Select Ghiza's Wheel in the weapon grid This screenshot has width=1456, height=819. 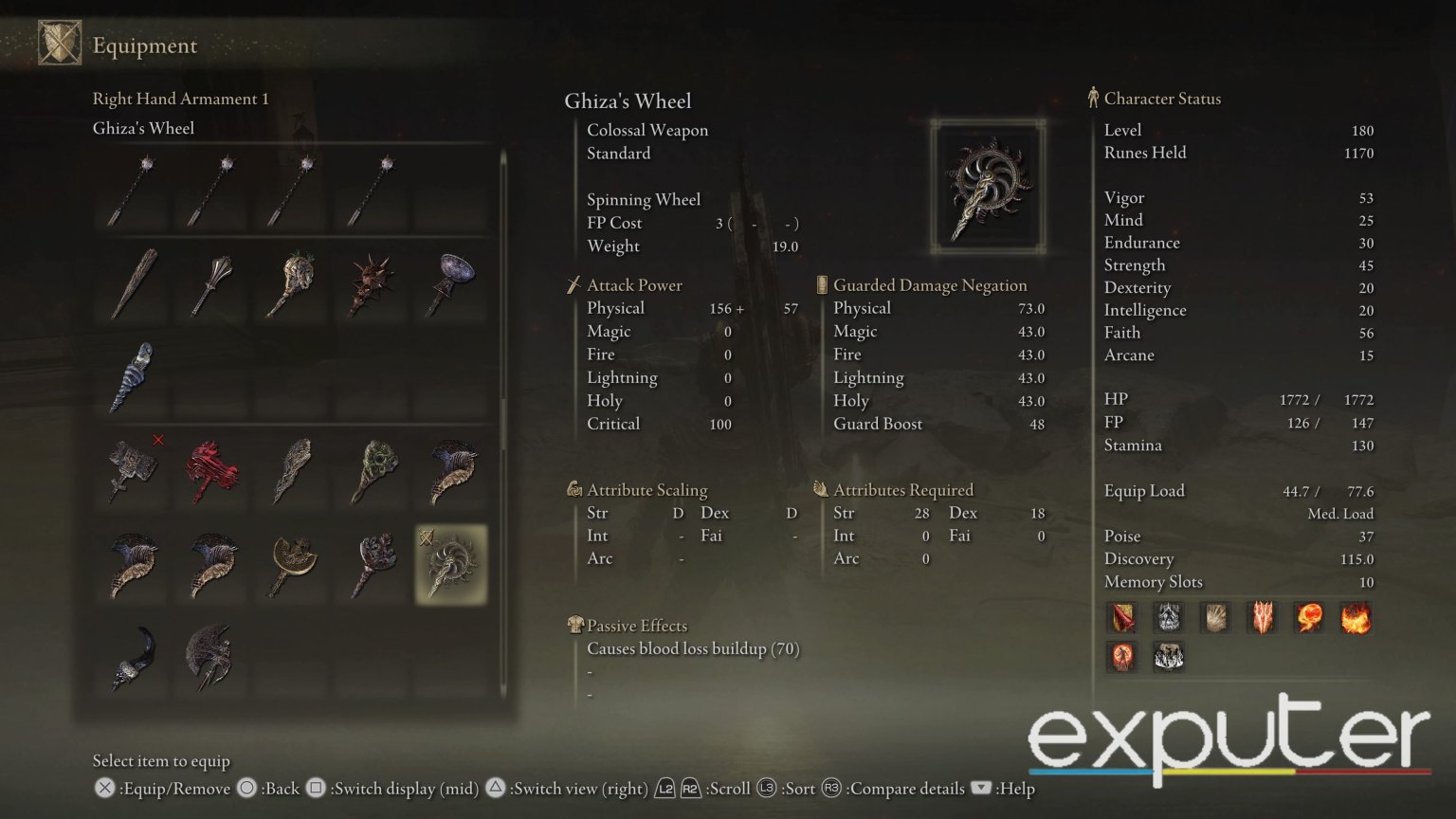[449, 564]
